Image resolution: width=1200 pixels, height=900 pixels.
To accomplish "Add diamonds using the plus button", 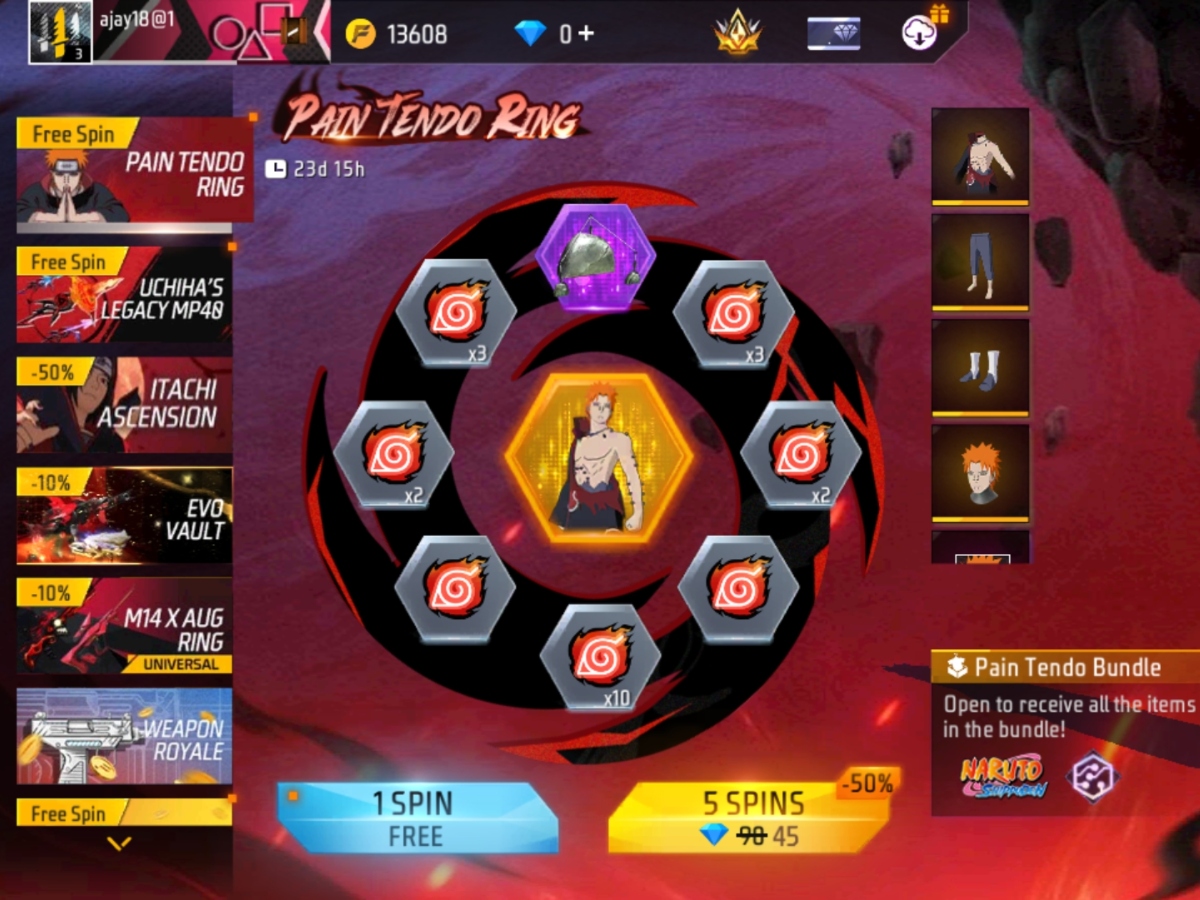I will [585, 33].
